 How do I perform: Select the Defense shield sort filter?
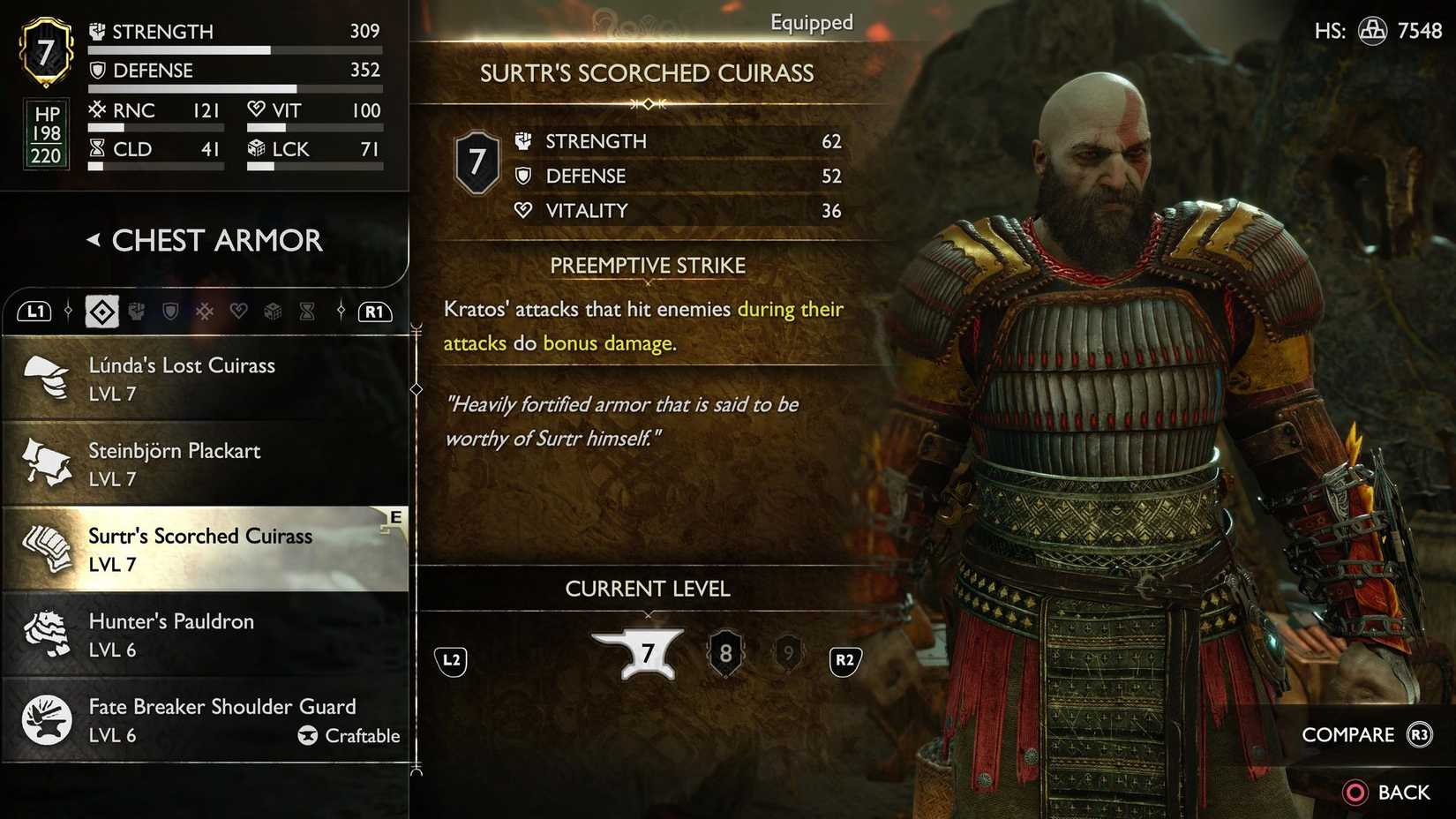[170, 311]
